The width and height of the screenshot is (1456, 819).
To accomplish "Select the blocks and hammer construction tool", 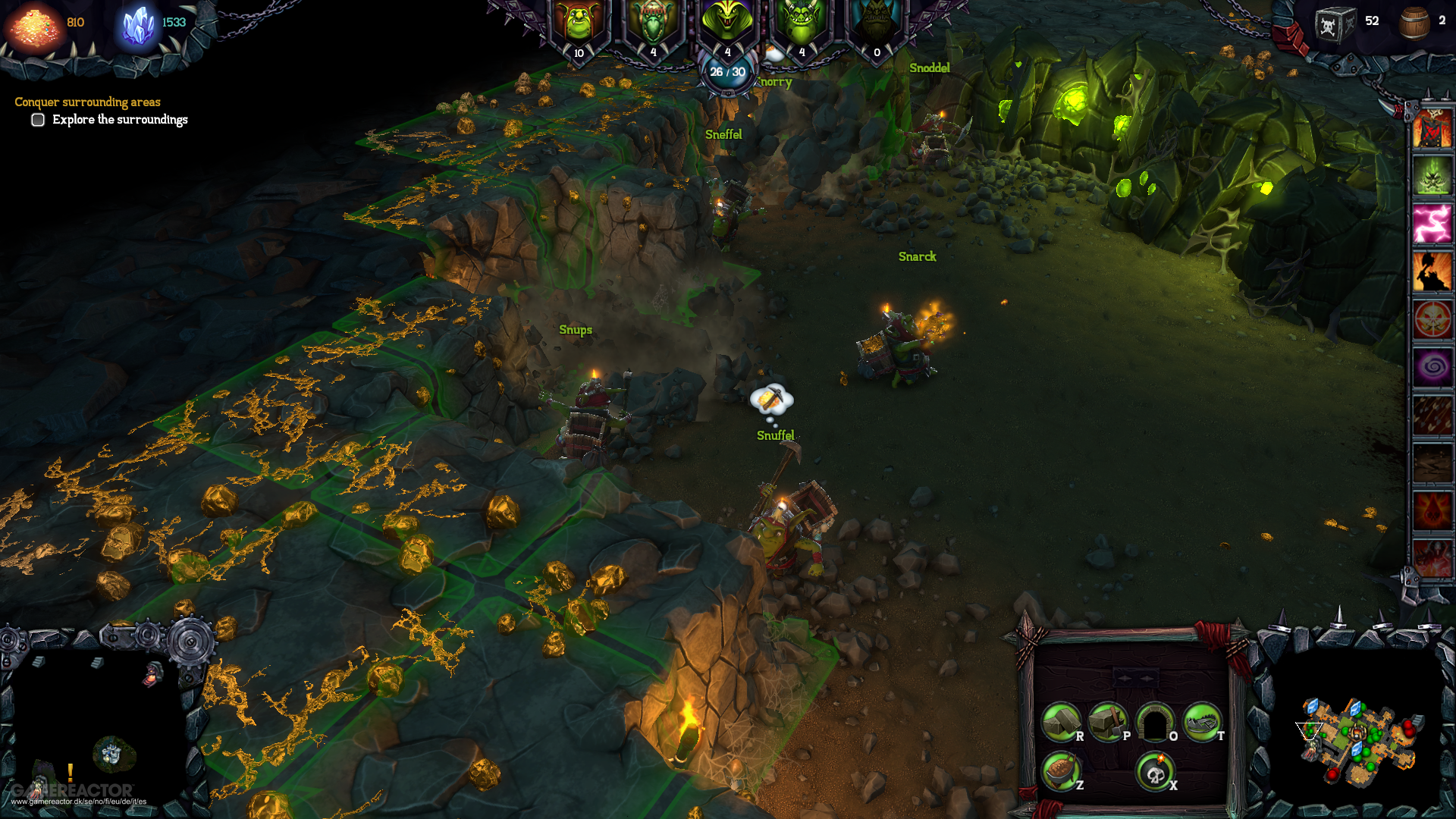I will 1108,722.
